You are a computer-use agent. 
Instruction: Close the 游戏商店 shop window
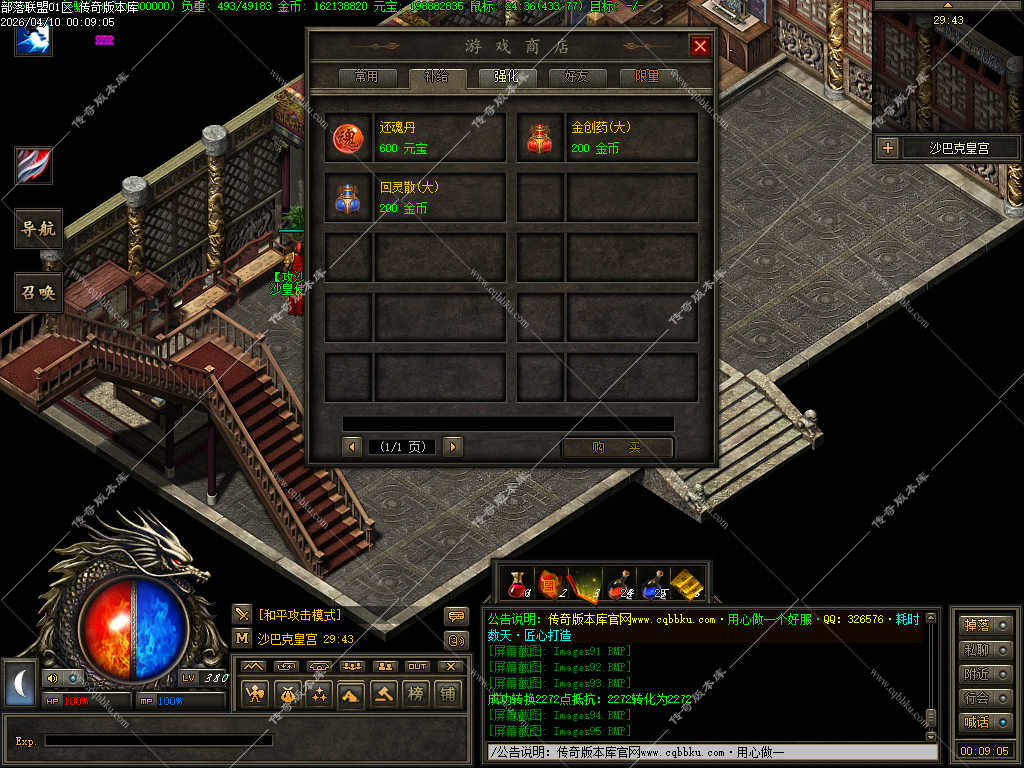(x=700, y=46)
